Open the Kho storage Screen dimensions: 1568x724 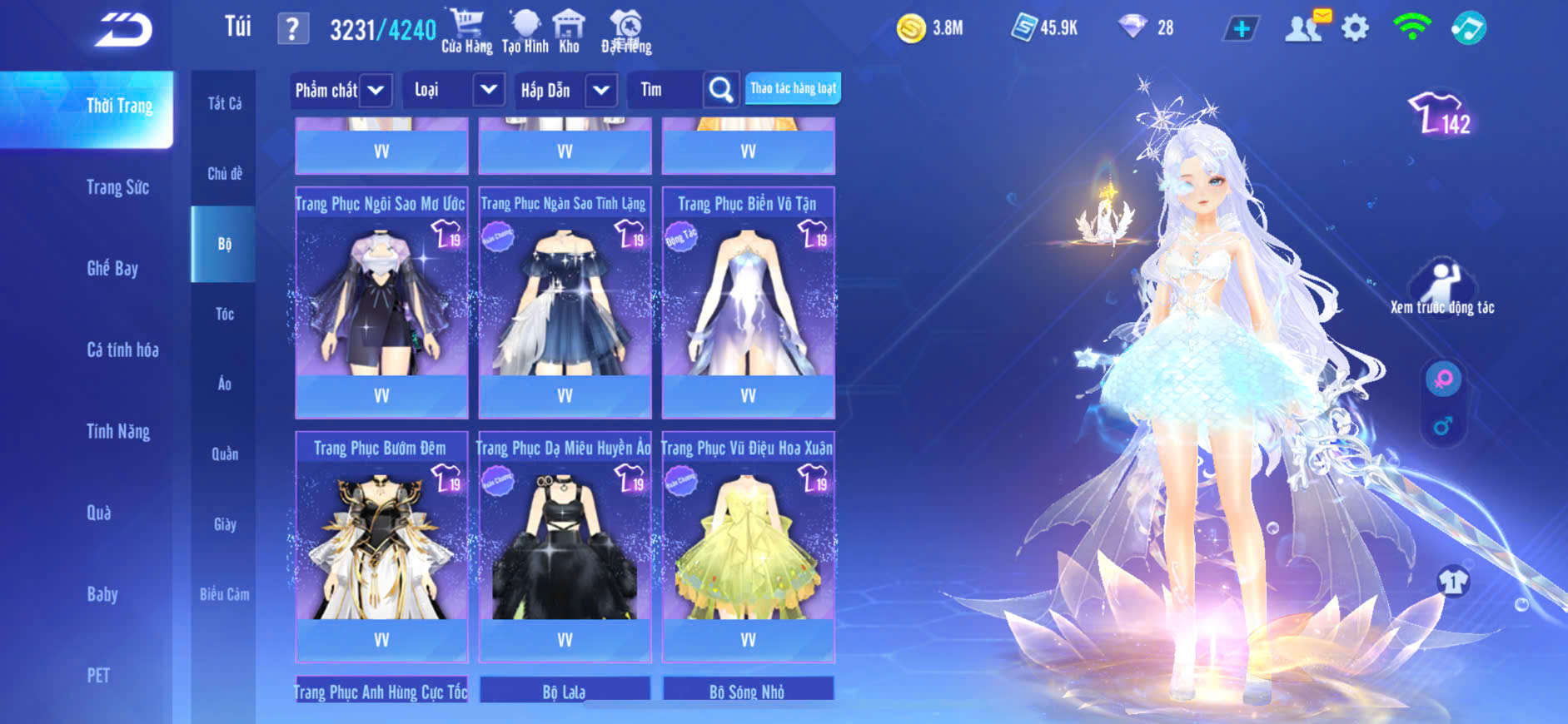569,31
